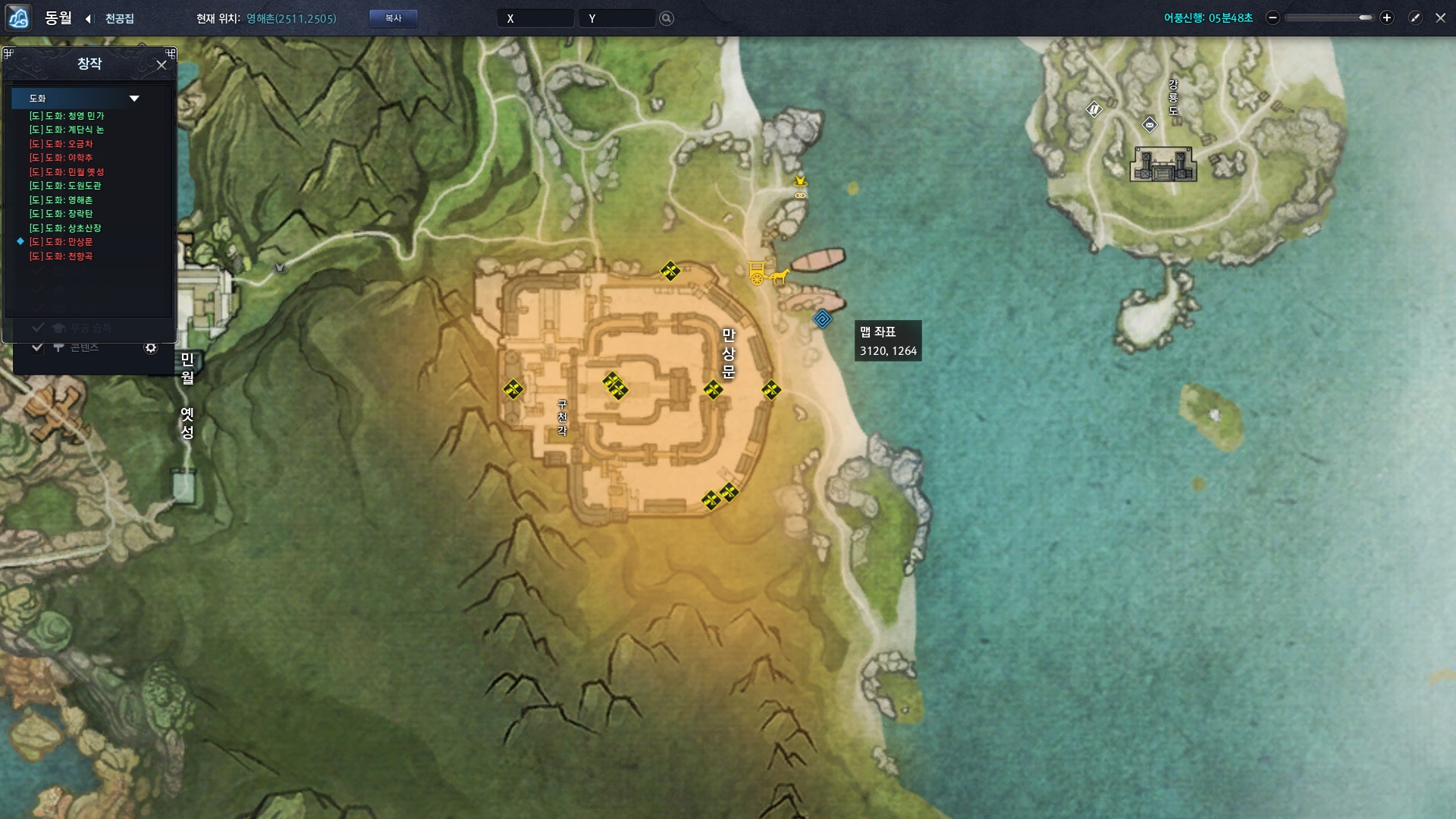The width and height of the screenshot is (1456, 819).
Task: Focus the X coordinate input field
Action: [x=535, y=18]
